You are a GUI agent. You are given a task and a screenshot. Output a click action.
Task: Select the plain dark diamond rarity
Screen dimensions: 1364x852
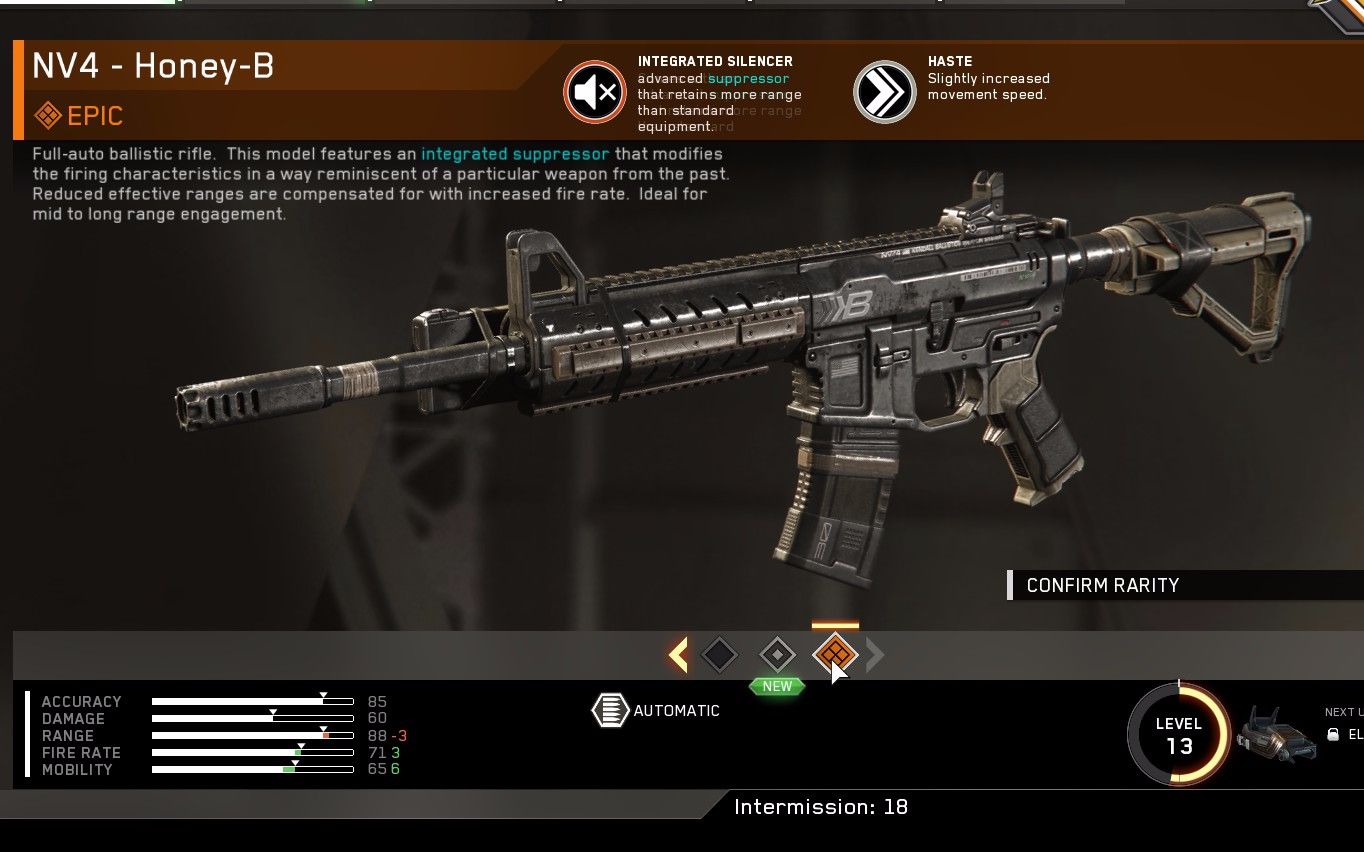tap(719, 656)
